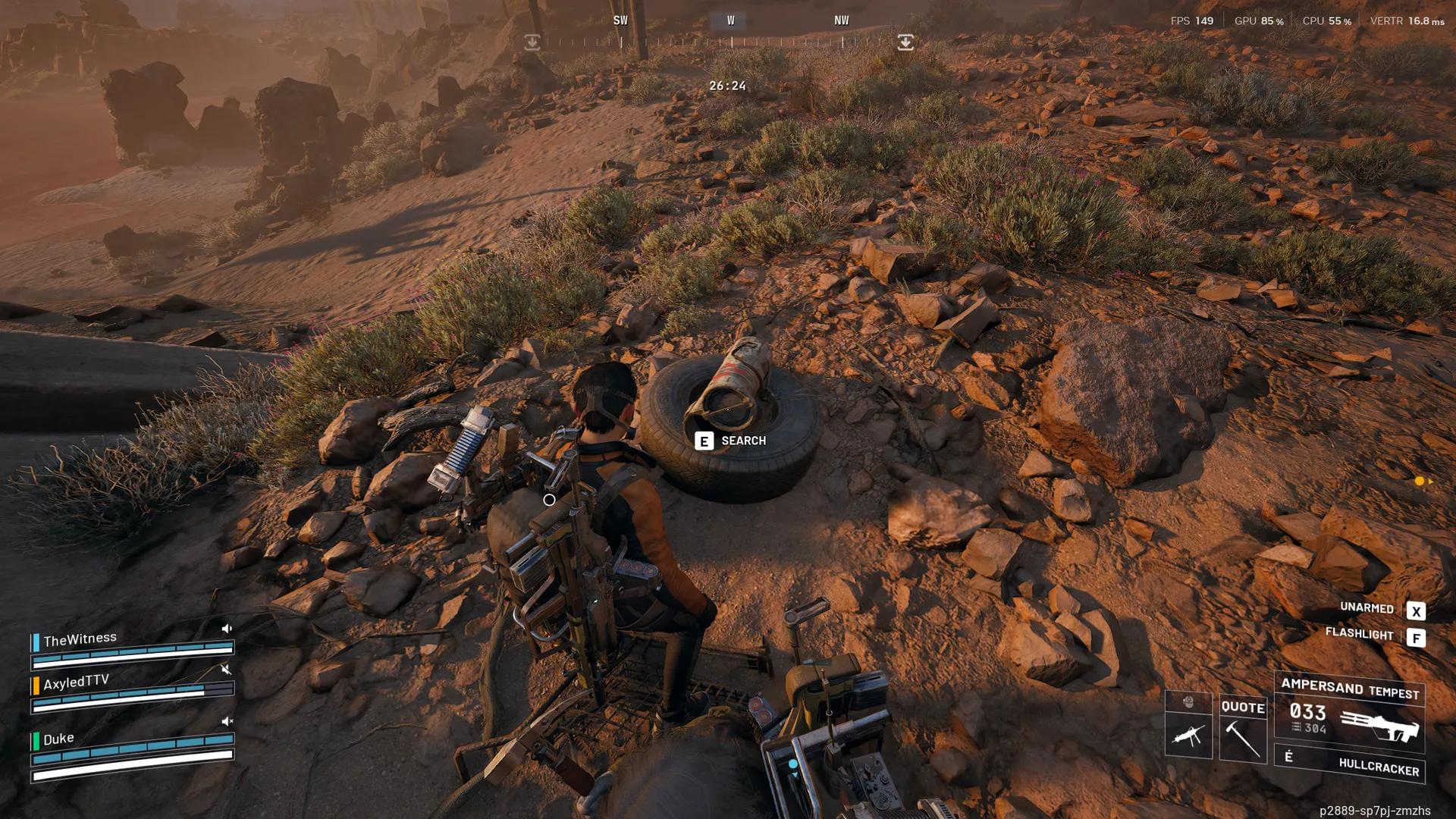This screenshot has width=1456, height=819.
Task: Select Duke squad member name
Action: (x=58, y=739)
